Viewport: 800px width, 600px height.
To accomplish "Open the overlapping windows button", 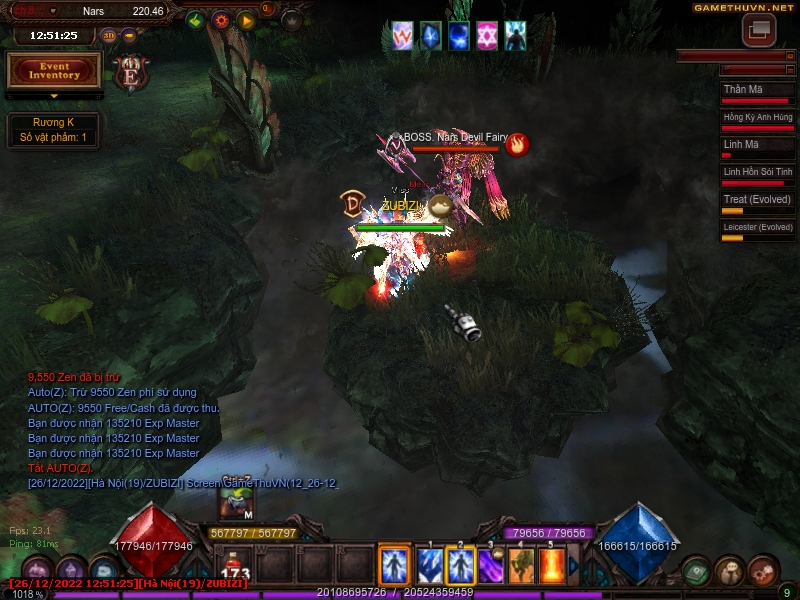I will tap(759, 31).
